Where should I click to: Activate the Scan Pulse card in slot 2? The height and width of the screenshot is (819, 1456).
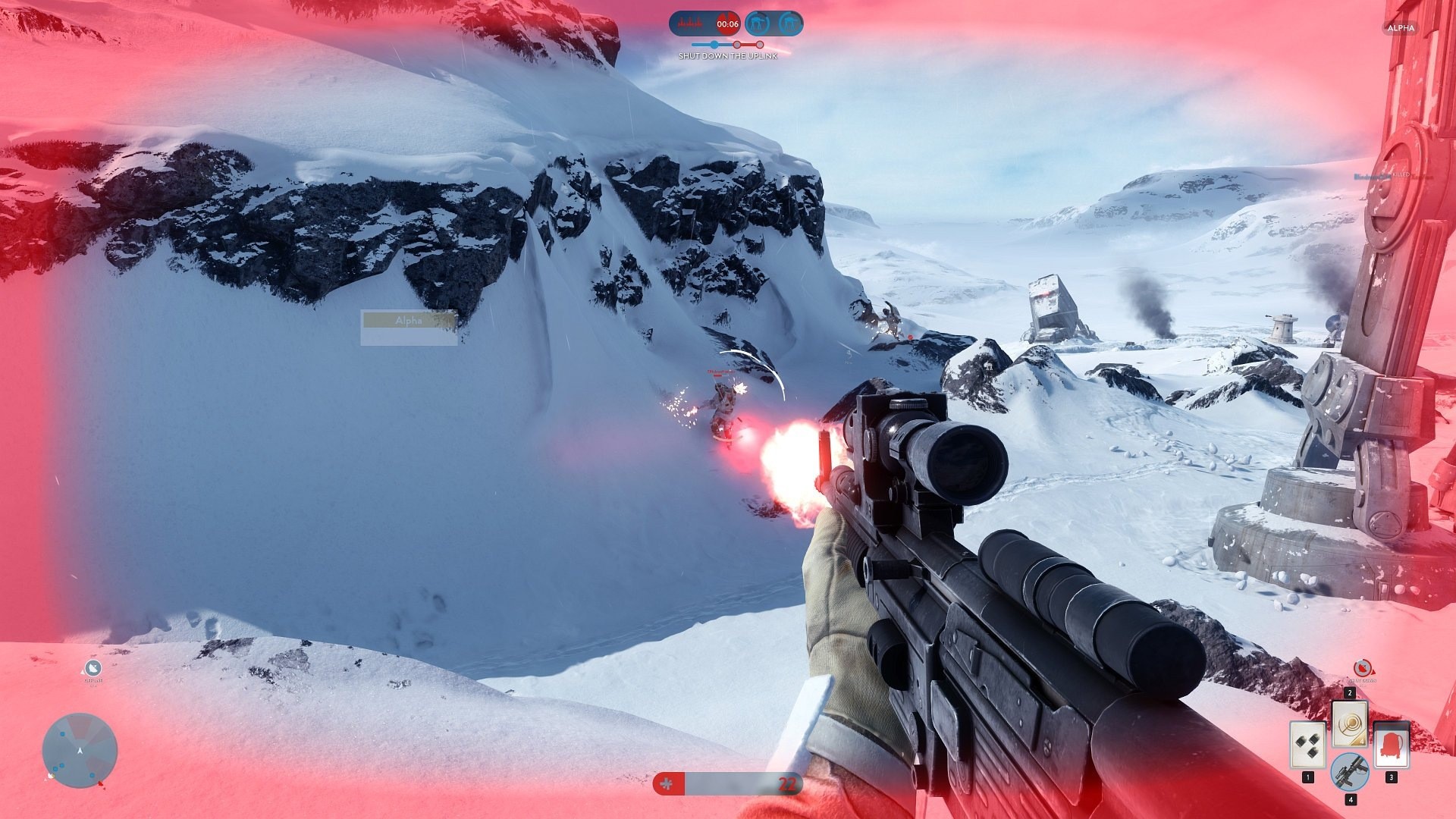click(1350, 723)
